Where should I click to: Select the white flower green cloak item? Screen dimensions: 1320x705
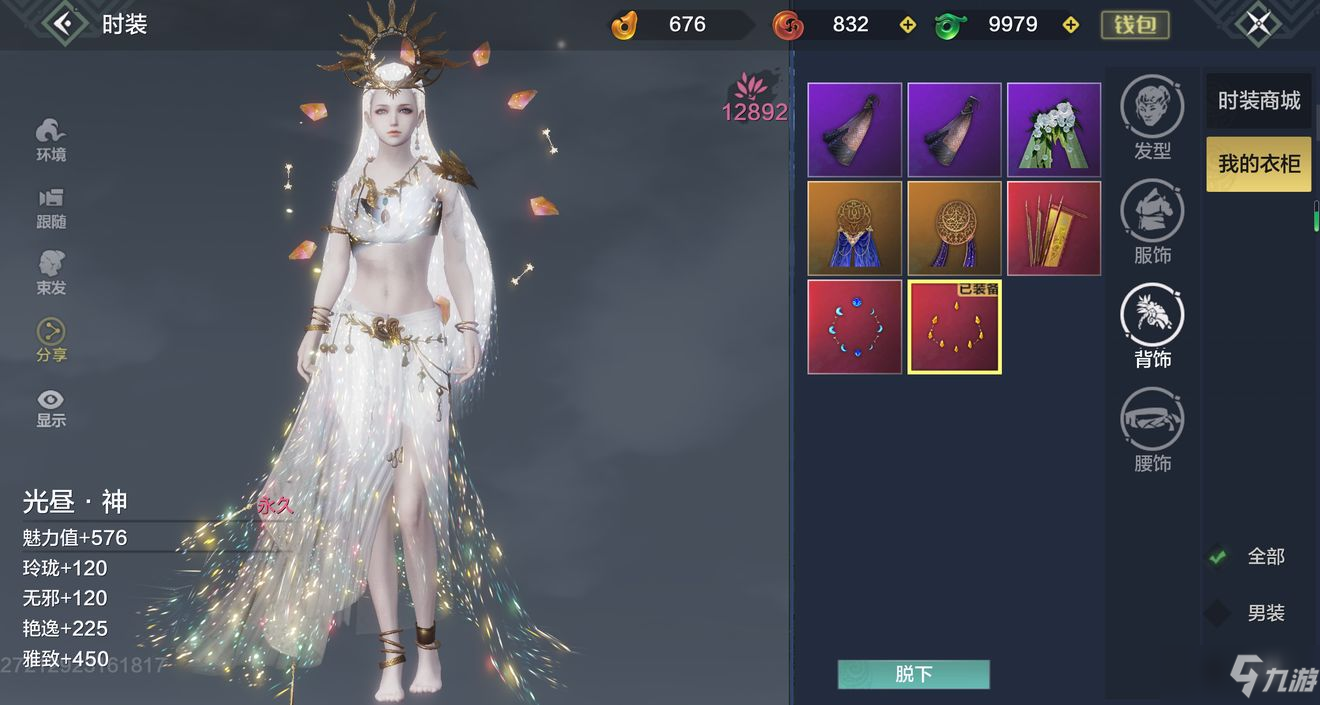[1054, 130]
